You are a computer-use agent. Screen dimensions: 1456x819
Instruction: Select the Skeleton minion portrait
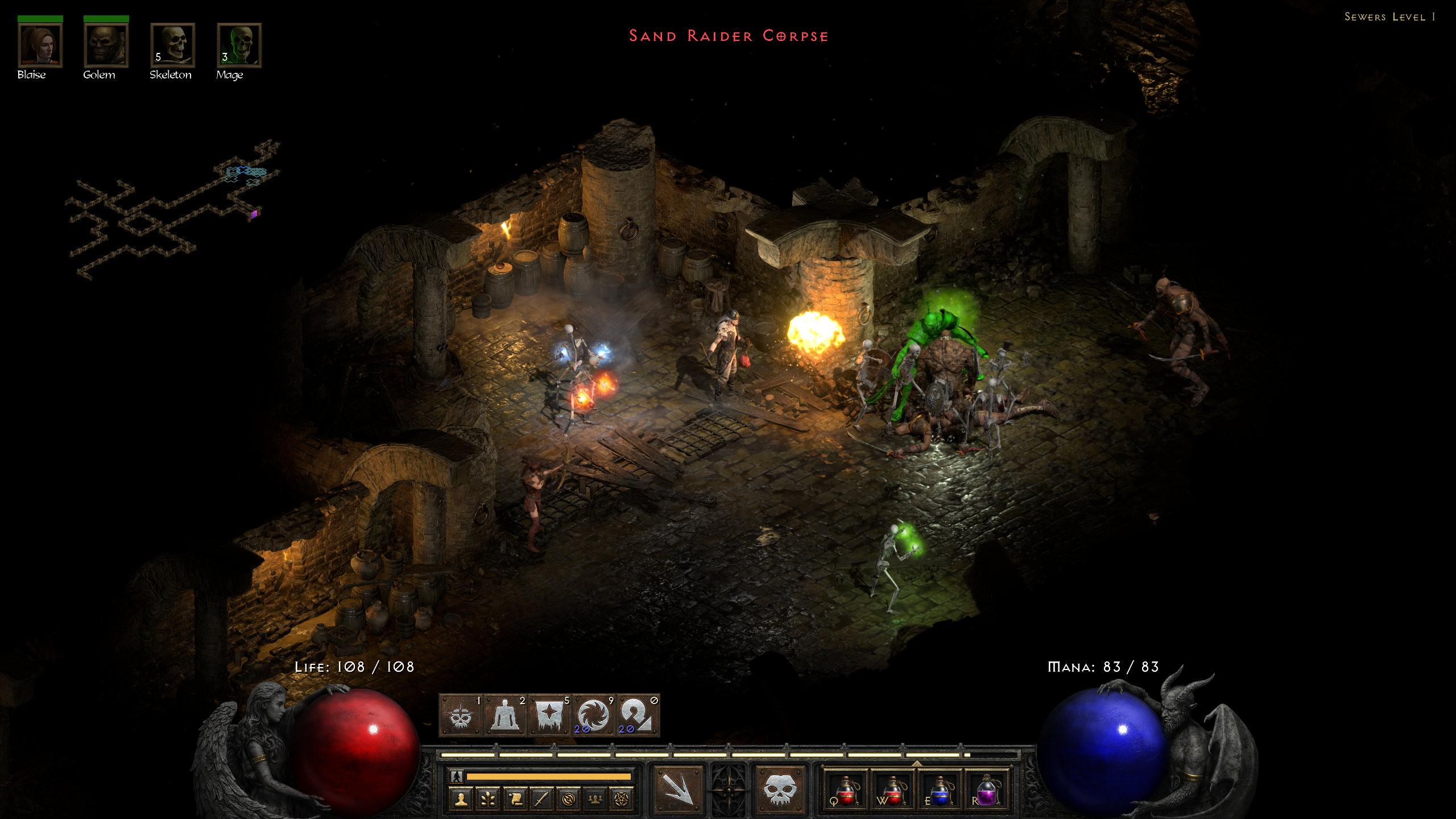coord(172,45)
